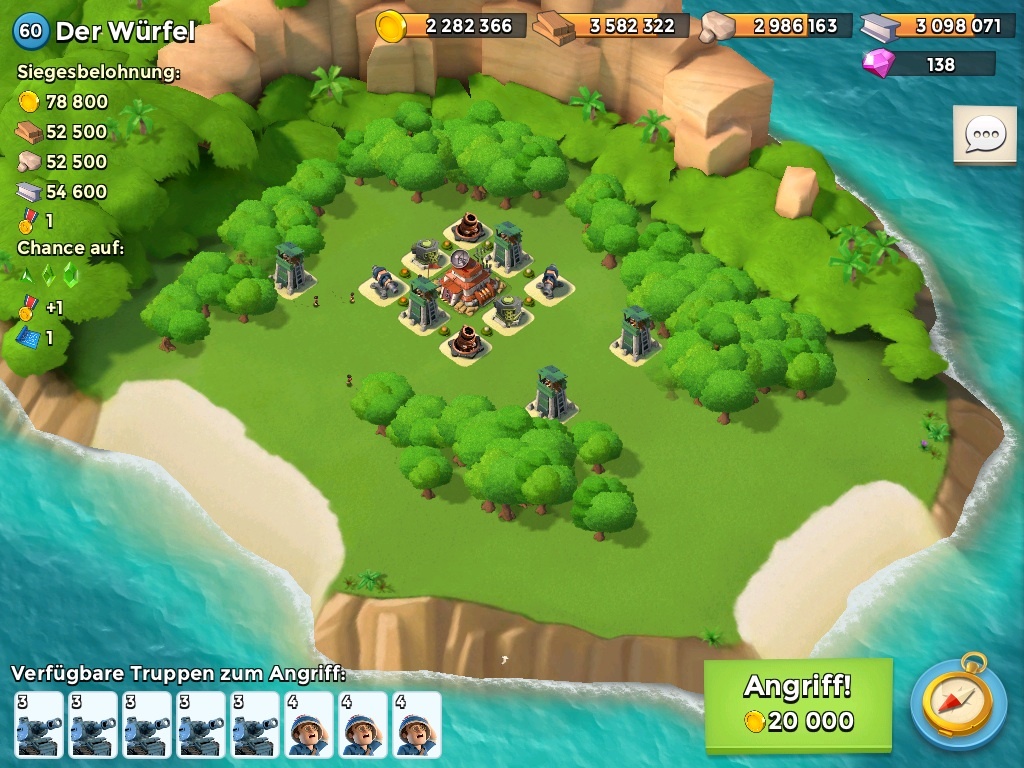1024x768 pixels.
Task: Open the chat speech bubble
Action: [984, 135]
